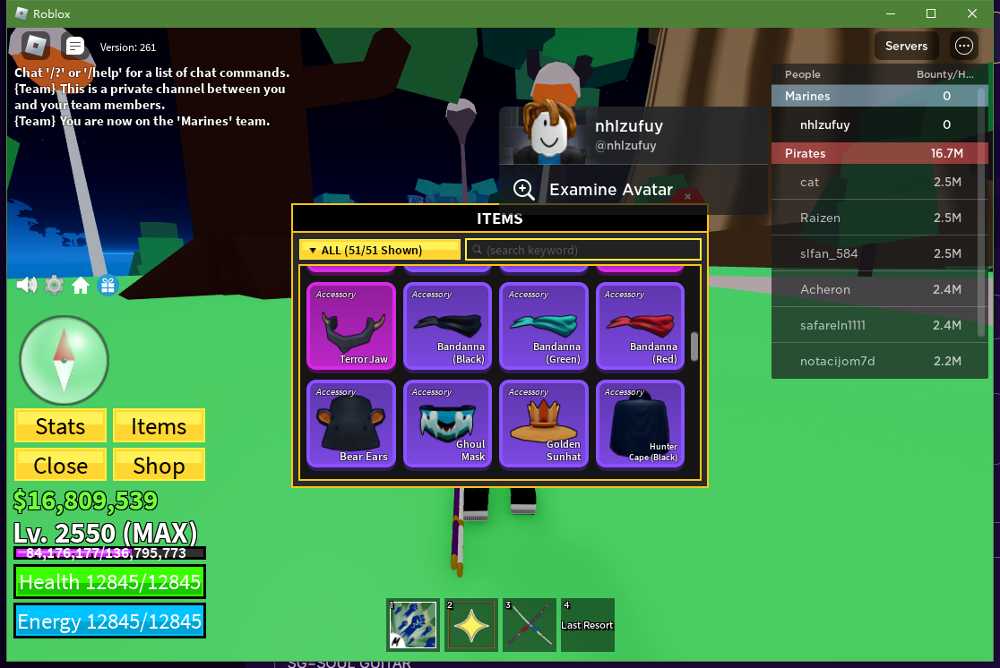Open the ALL items filter dropdown
1000x668 pixels.
(380, 250)
